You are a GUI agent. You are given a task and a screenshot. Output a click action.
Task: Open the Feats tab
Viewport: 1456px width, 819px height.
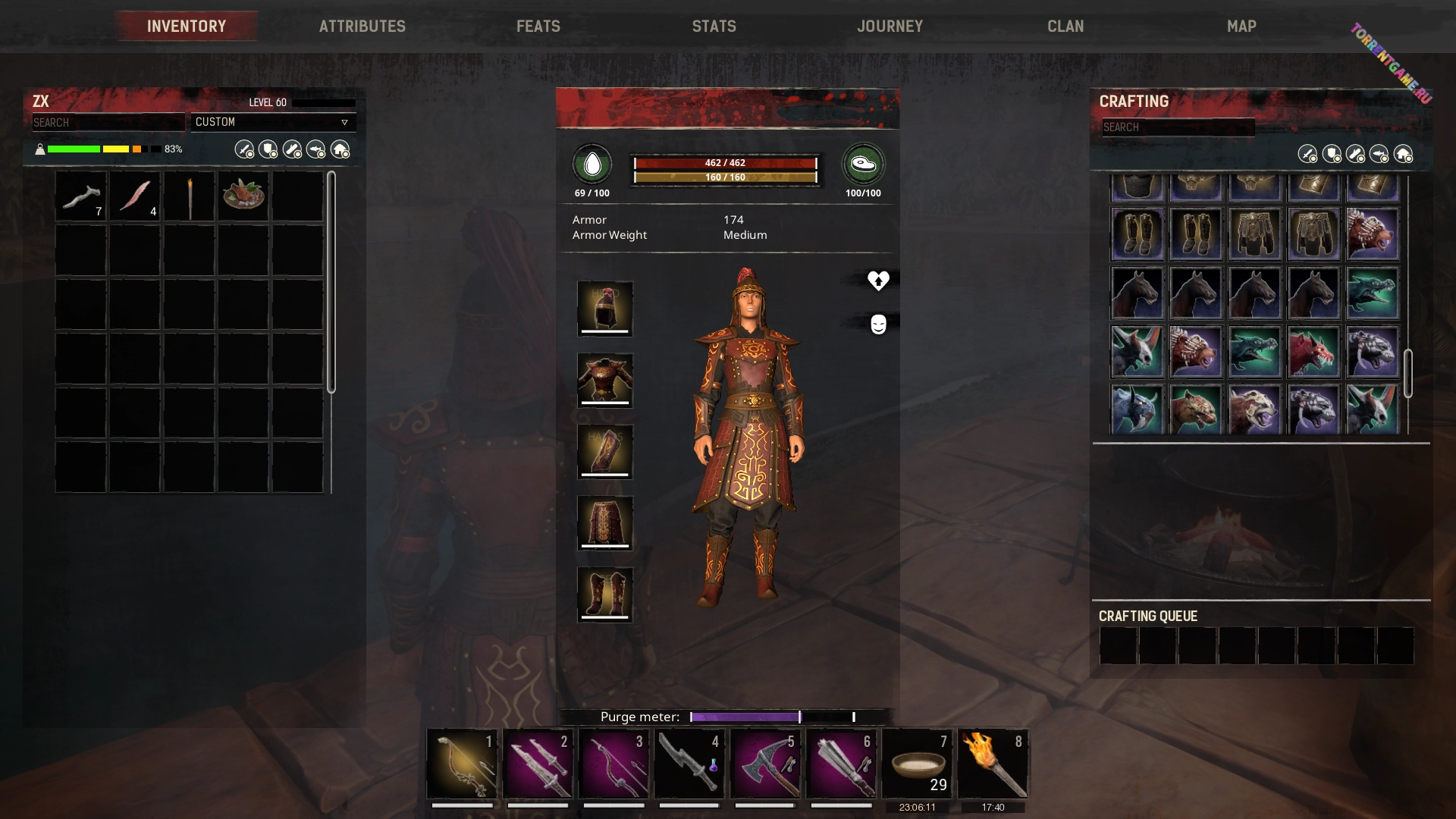pos(538,27)
